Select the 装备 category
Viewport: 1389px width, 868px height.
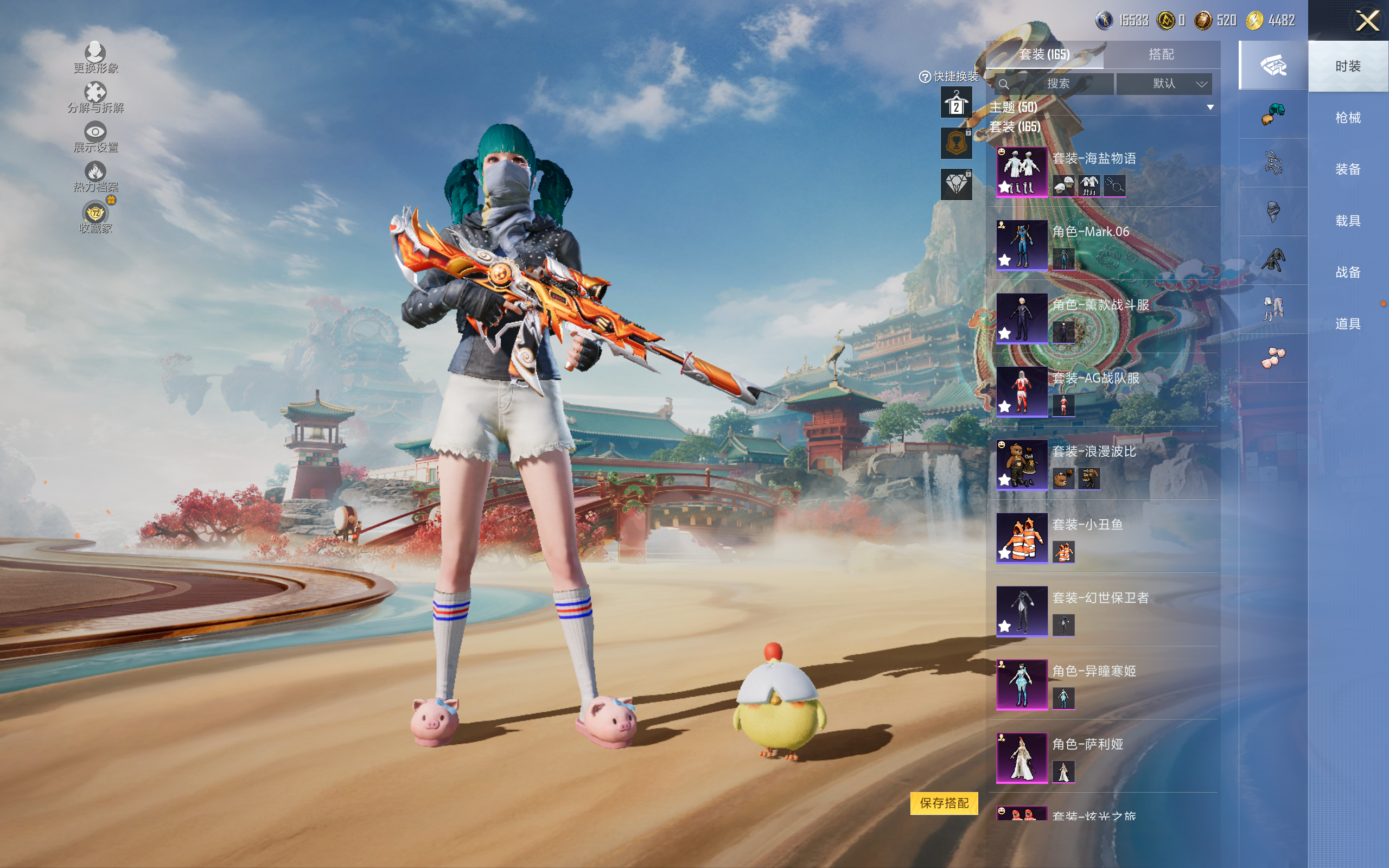1347,169
